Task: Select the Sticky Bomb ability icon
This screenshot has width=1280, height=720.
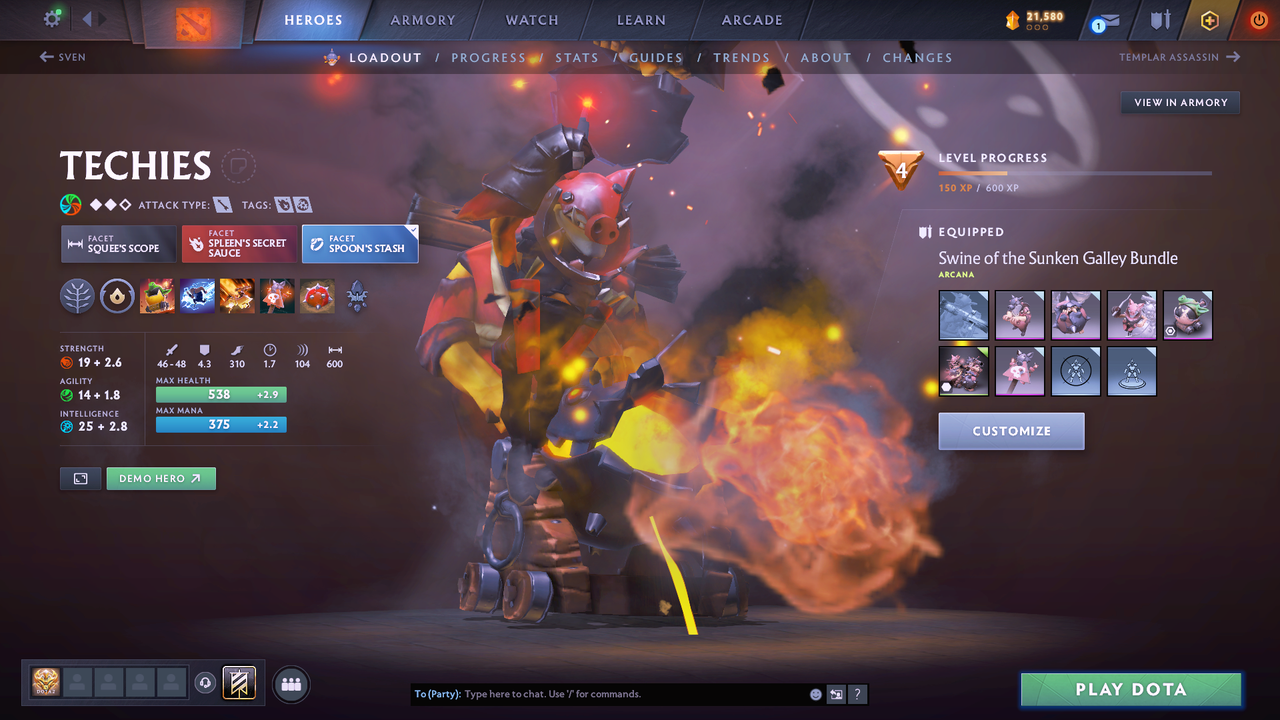Action: click(x=157, y=295)
